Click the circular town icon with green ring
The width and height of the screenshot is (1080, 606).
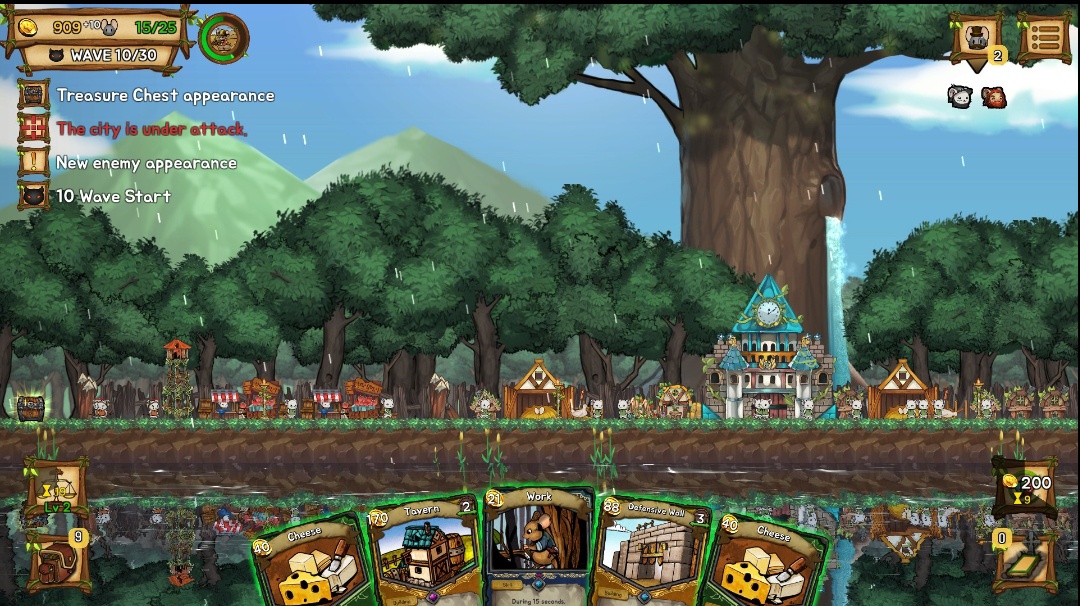(224, 38)
